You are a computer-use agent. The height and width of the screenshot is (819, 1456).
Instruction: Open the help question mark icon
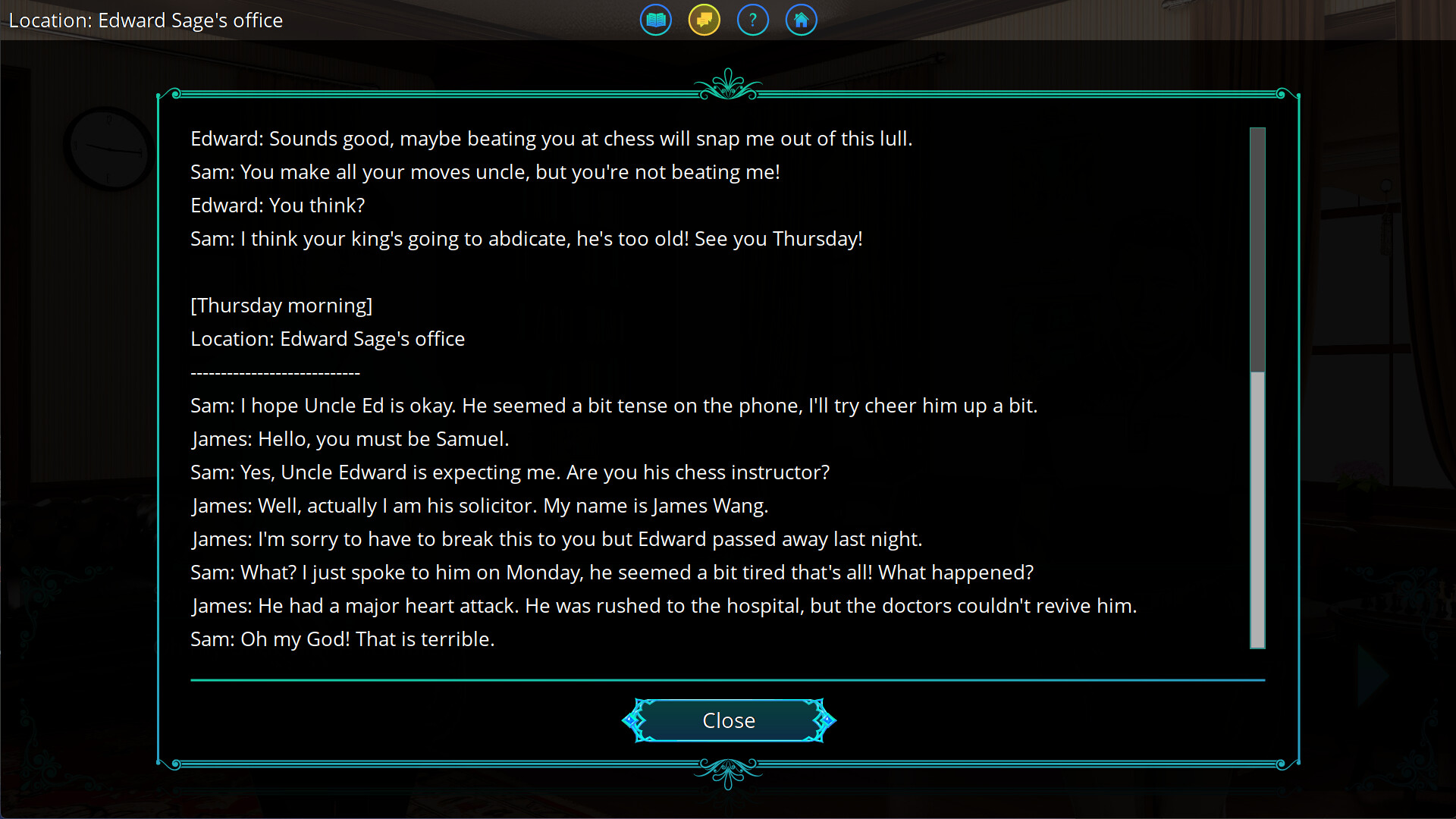752,20
